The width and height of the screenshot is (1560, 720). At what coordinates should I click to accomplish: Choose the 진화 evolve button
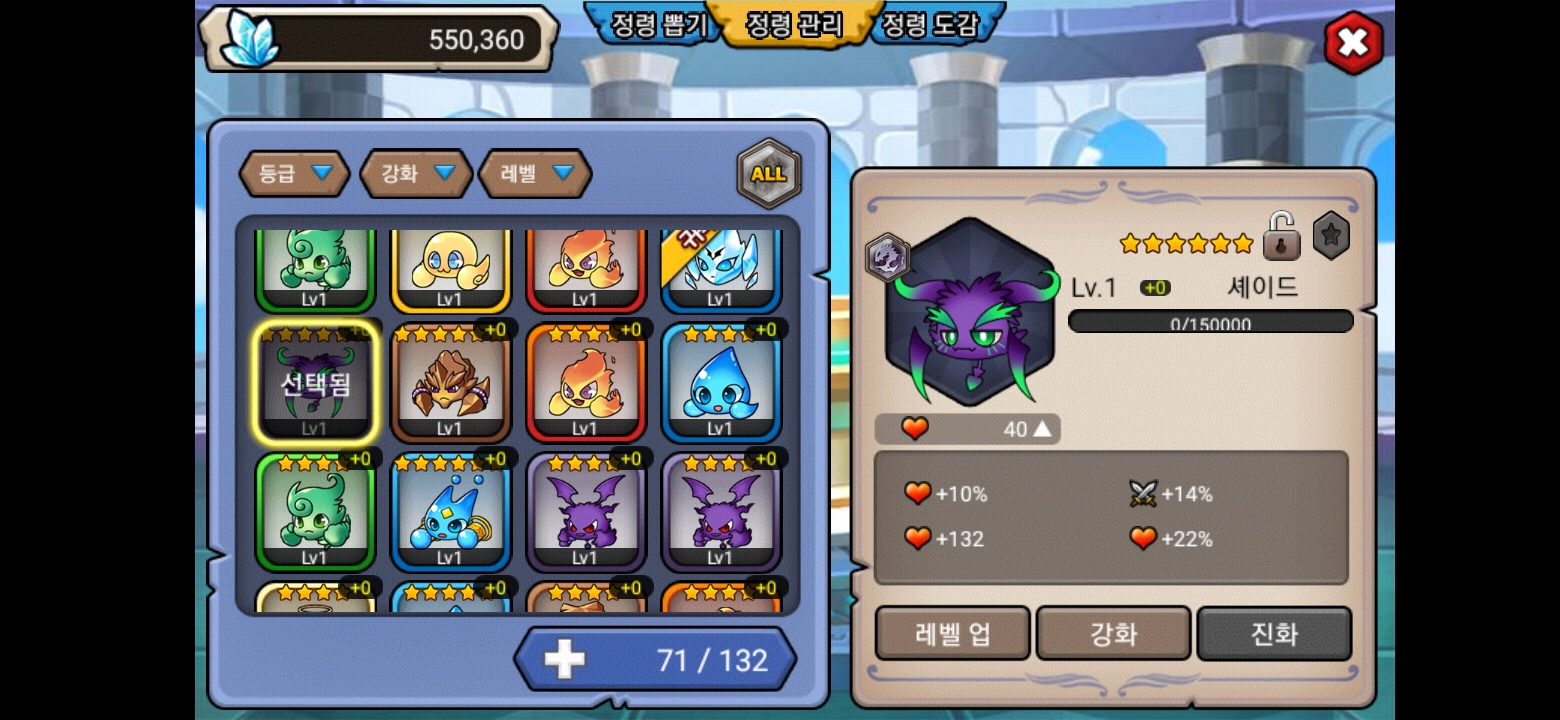pos(1274,634)
